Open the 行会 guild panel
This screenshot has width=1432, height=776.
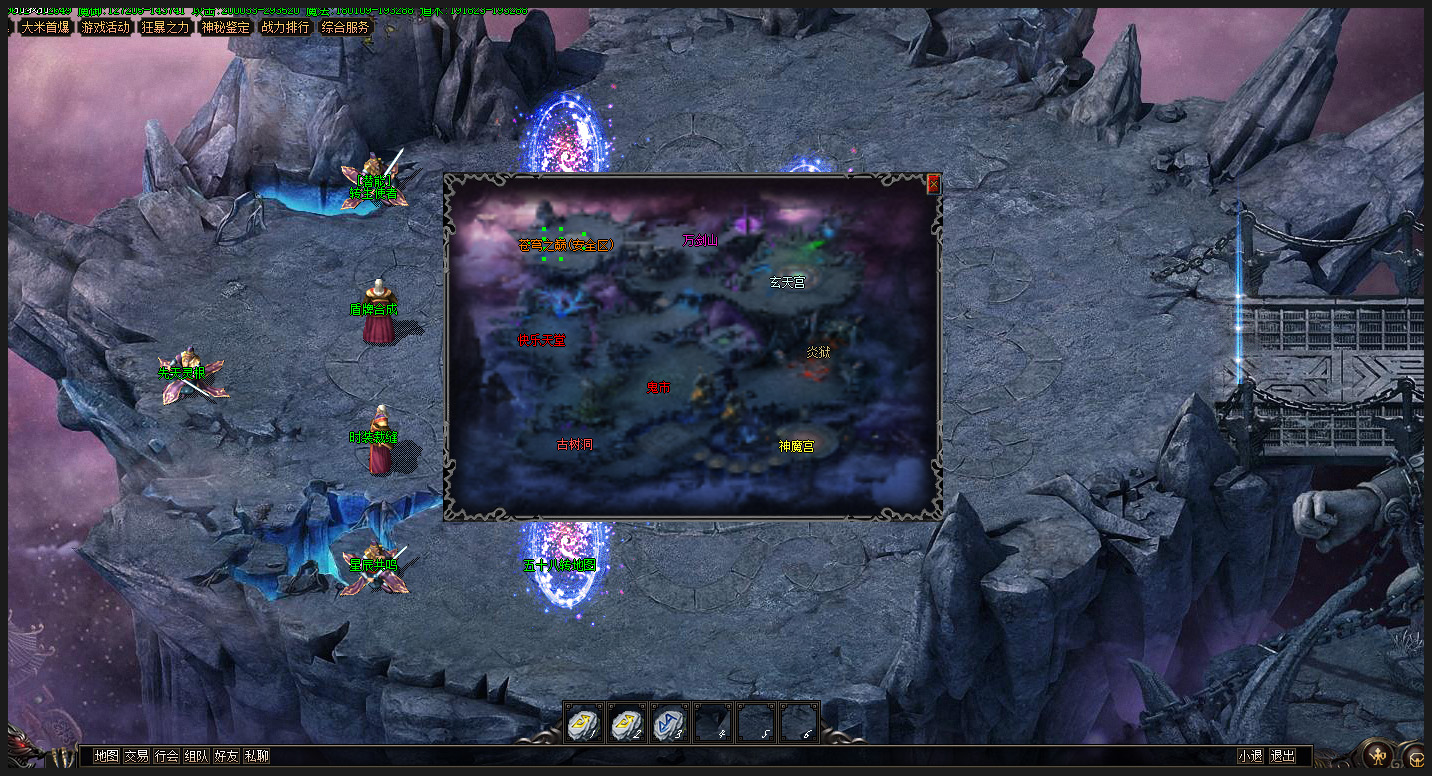(x=166, y=756)
